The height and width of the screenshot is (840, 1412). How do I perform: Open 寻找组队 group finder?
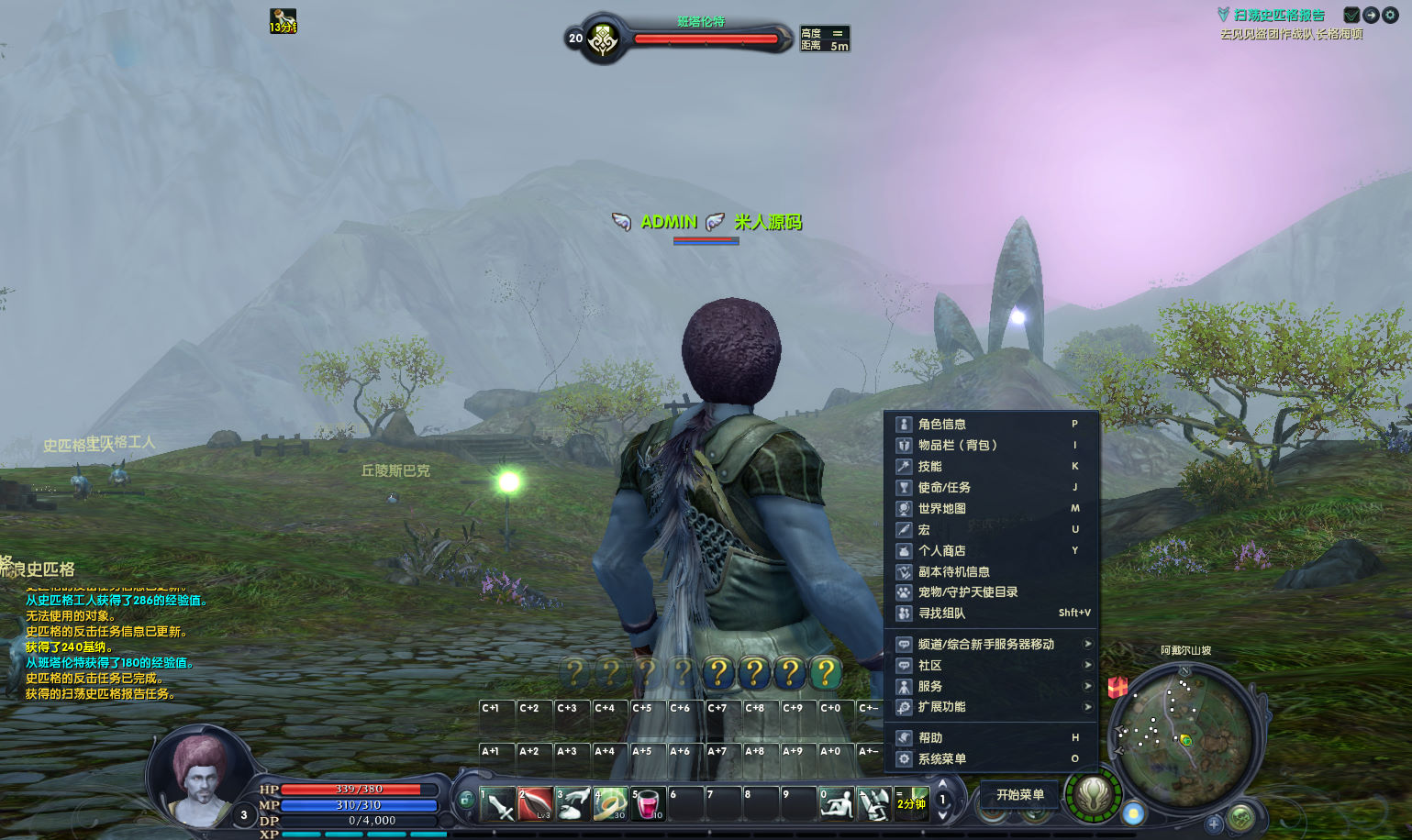941,613
